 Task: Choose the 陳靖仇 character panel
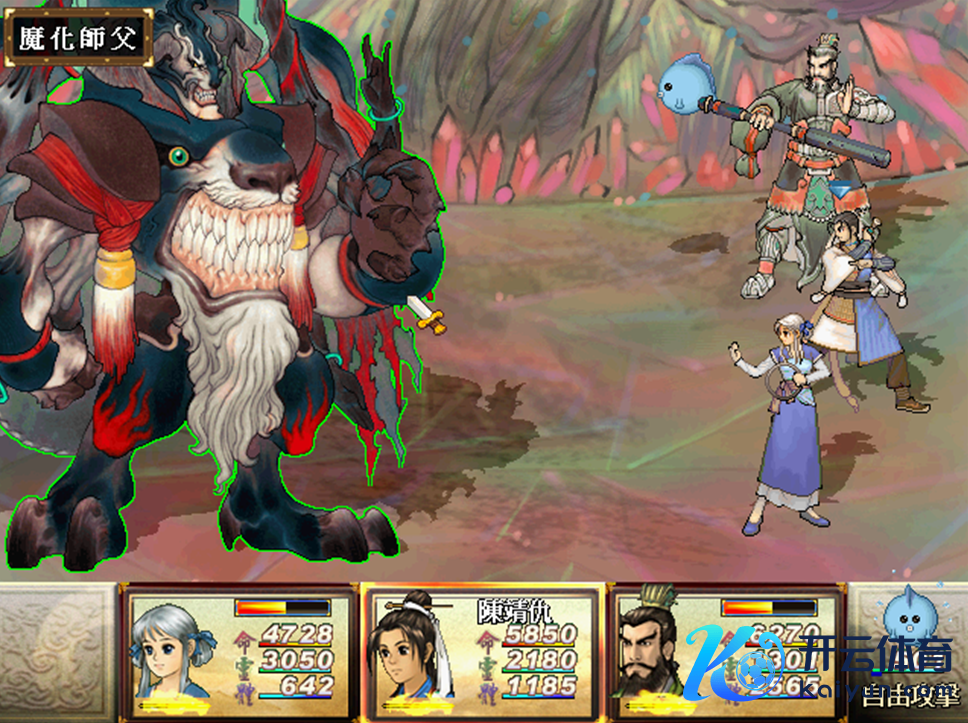pos(480,648)
